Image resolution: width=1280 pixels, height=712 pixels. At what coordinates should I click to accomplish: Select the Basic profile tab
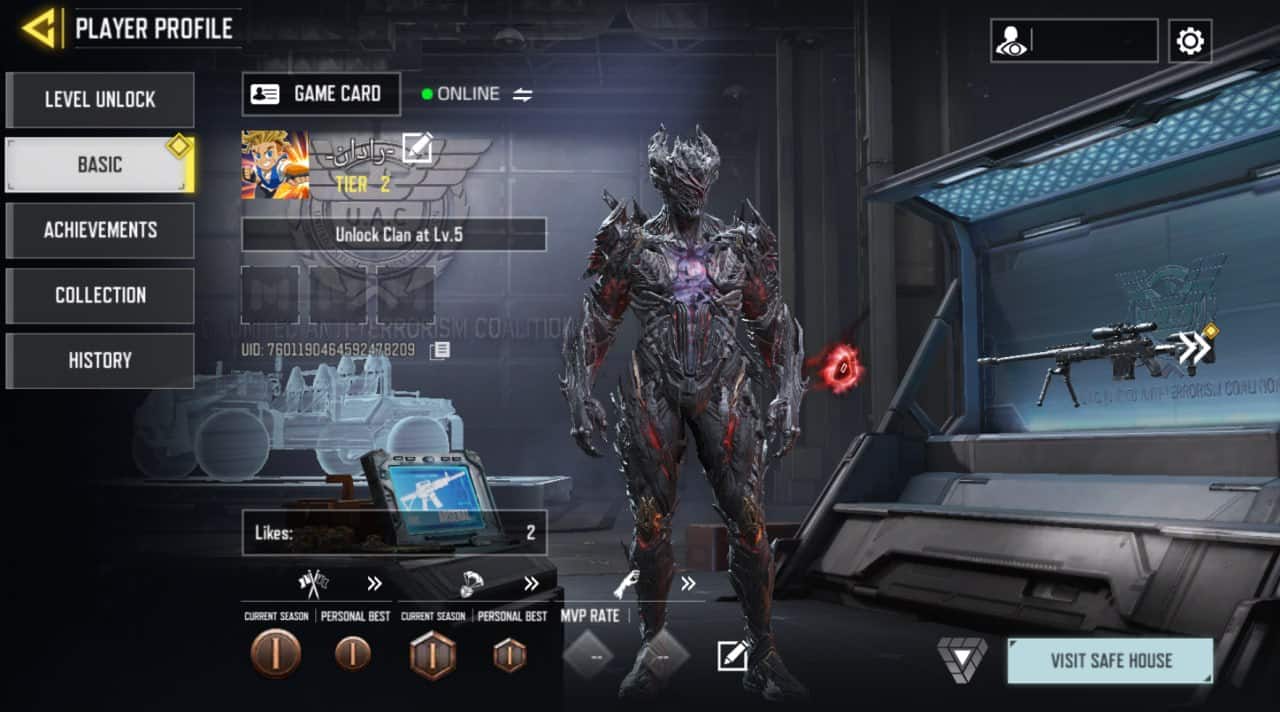(100, 165)
